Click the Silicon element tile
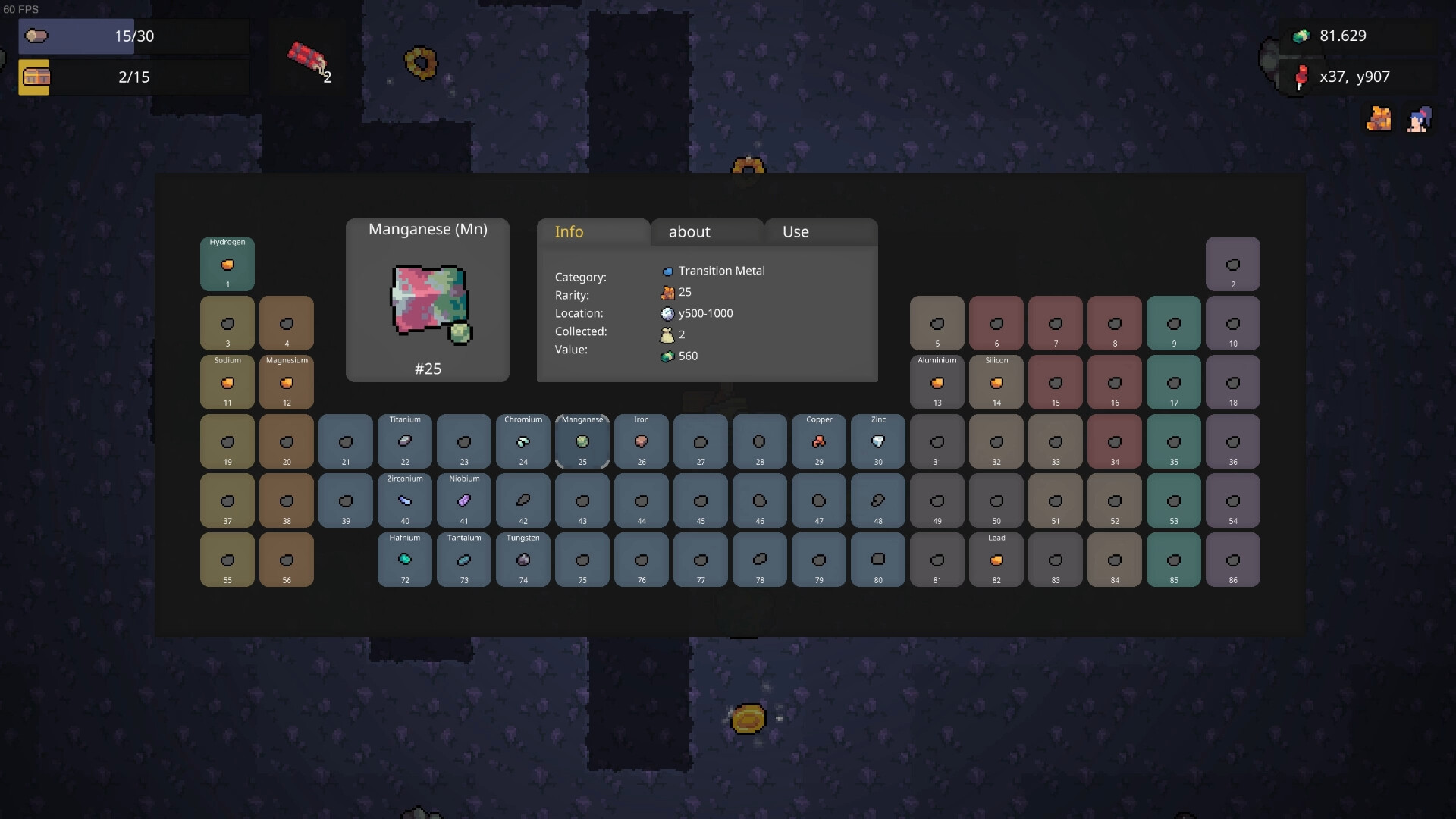 [x=996, y=382]
